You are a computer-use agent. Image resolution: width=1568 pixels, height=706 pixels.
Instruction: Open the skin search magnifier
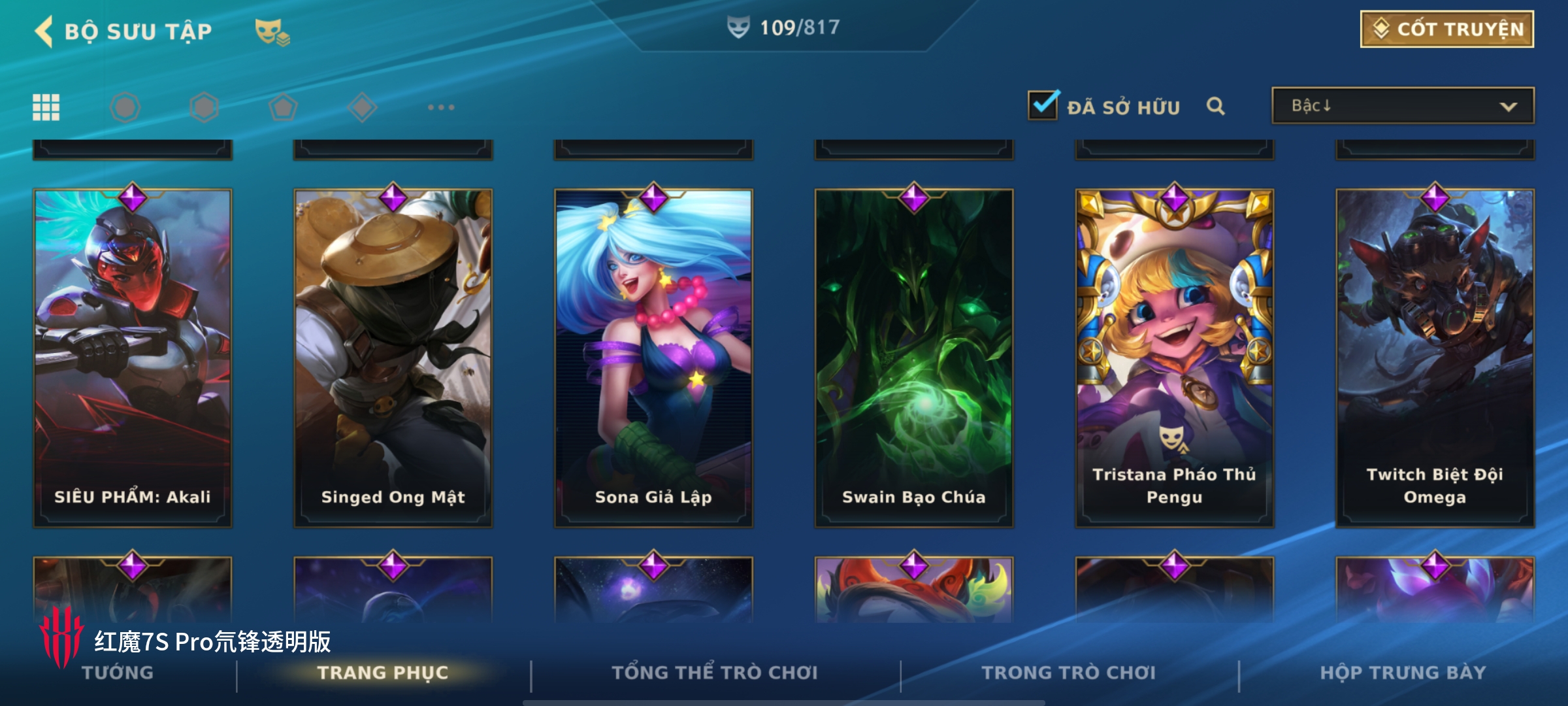[x=1215, y=106]
